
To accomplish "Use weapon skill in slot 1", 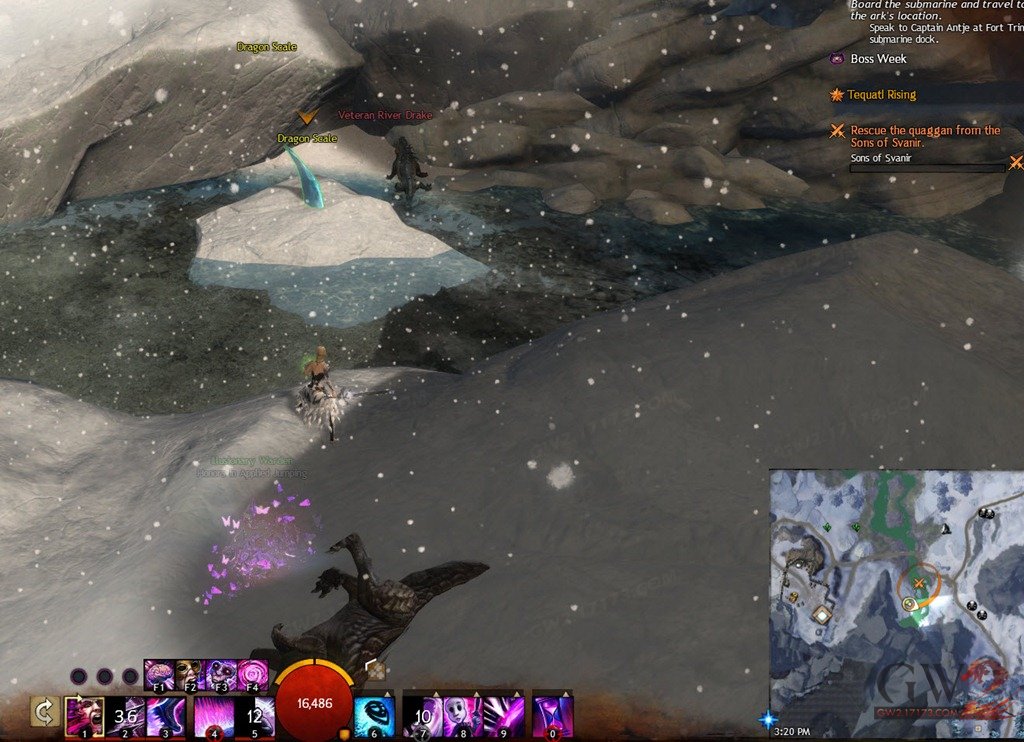I will 84,716.
